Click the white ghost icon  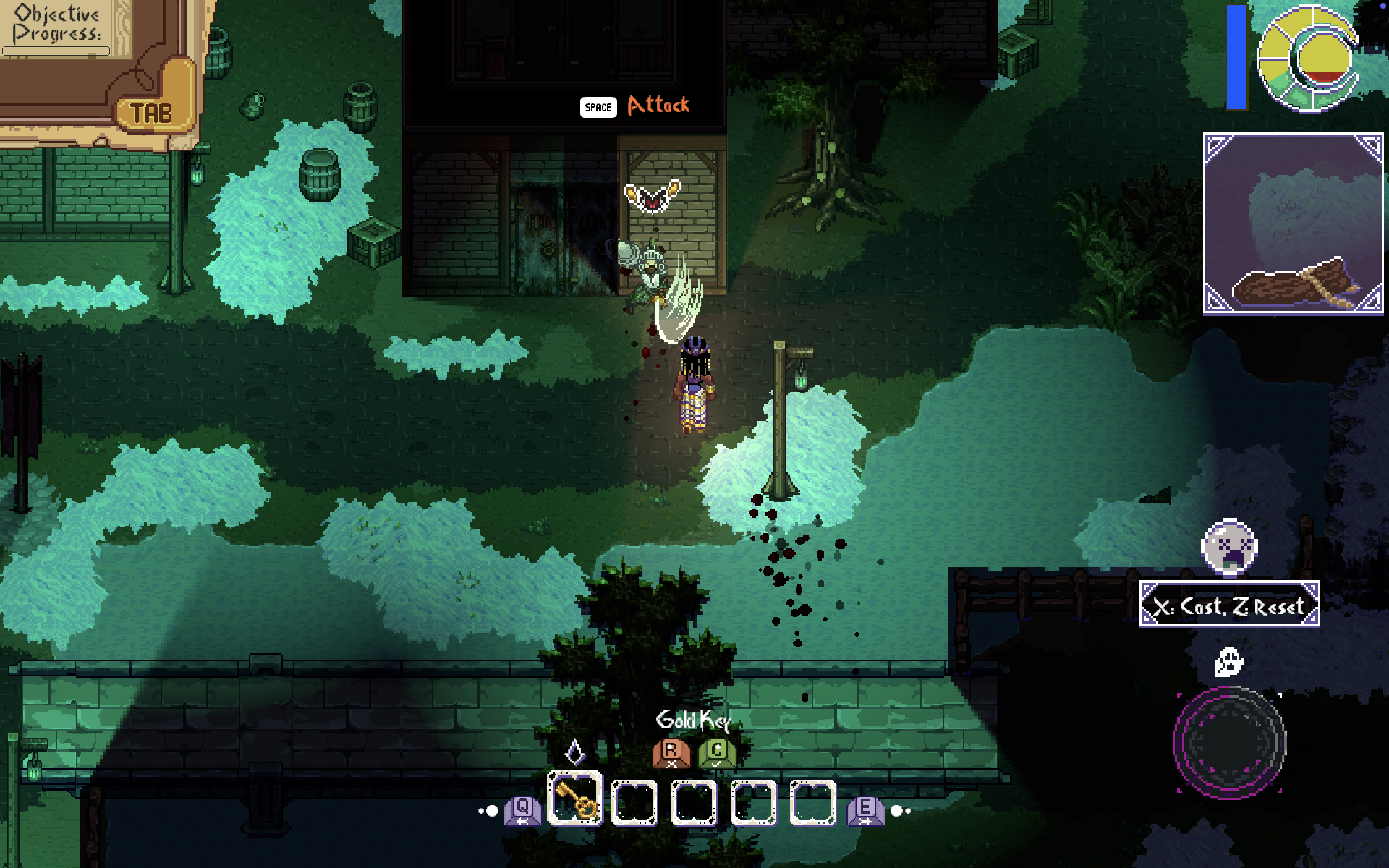[x=1228, y=661]
